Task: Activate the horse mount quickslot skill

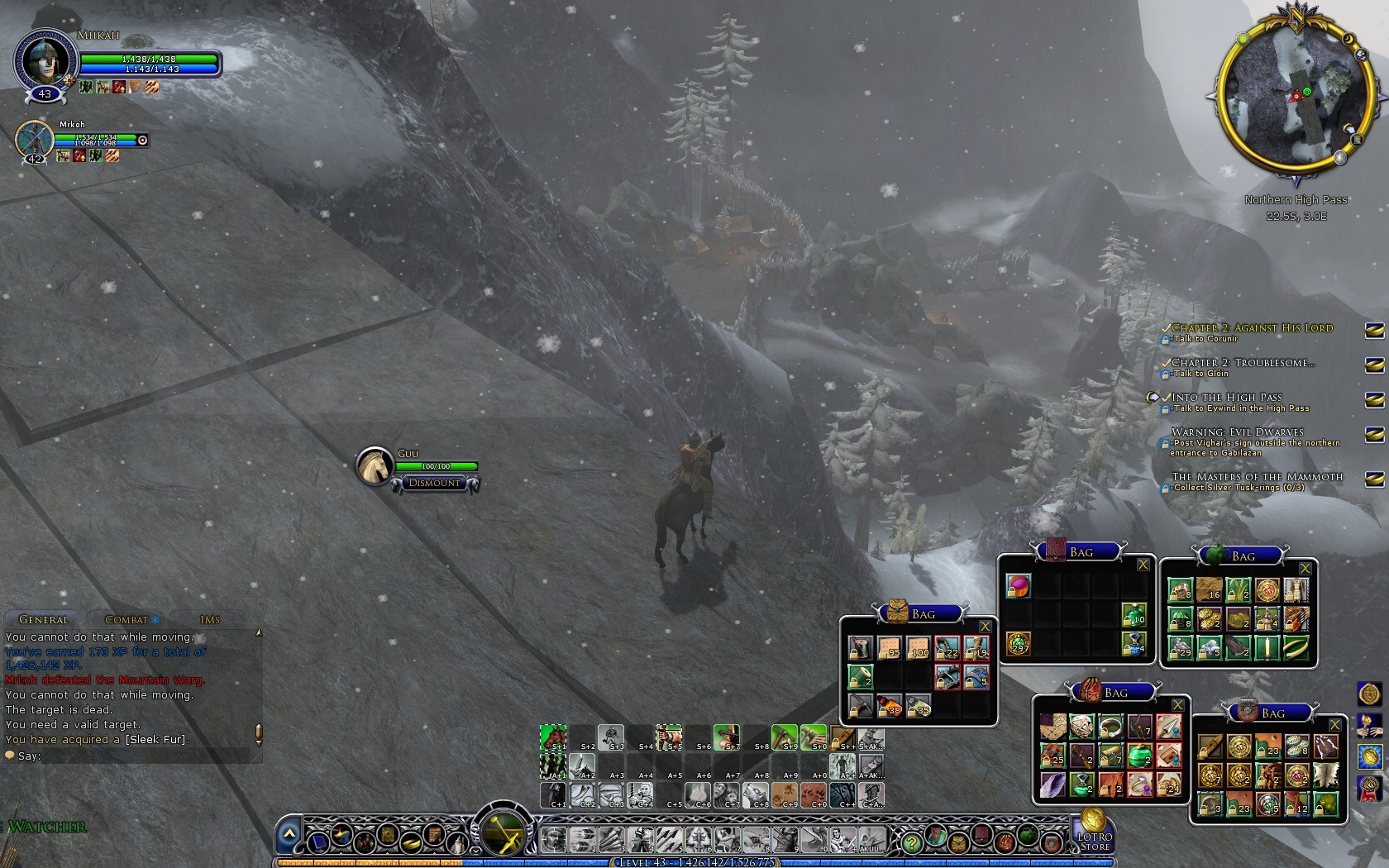Action: (552, 735)
